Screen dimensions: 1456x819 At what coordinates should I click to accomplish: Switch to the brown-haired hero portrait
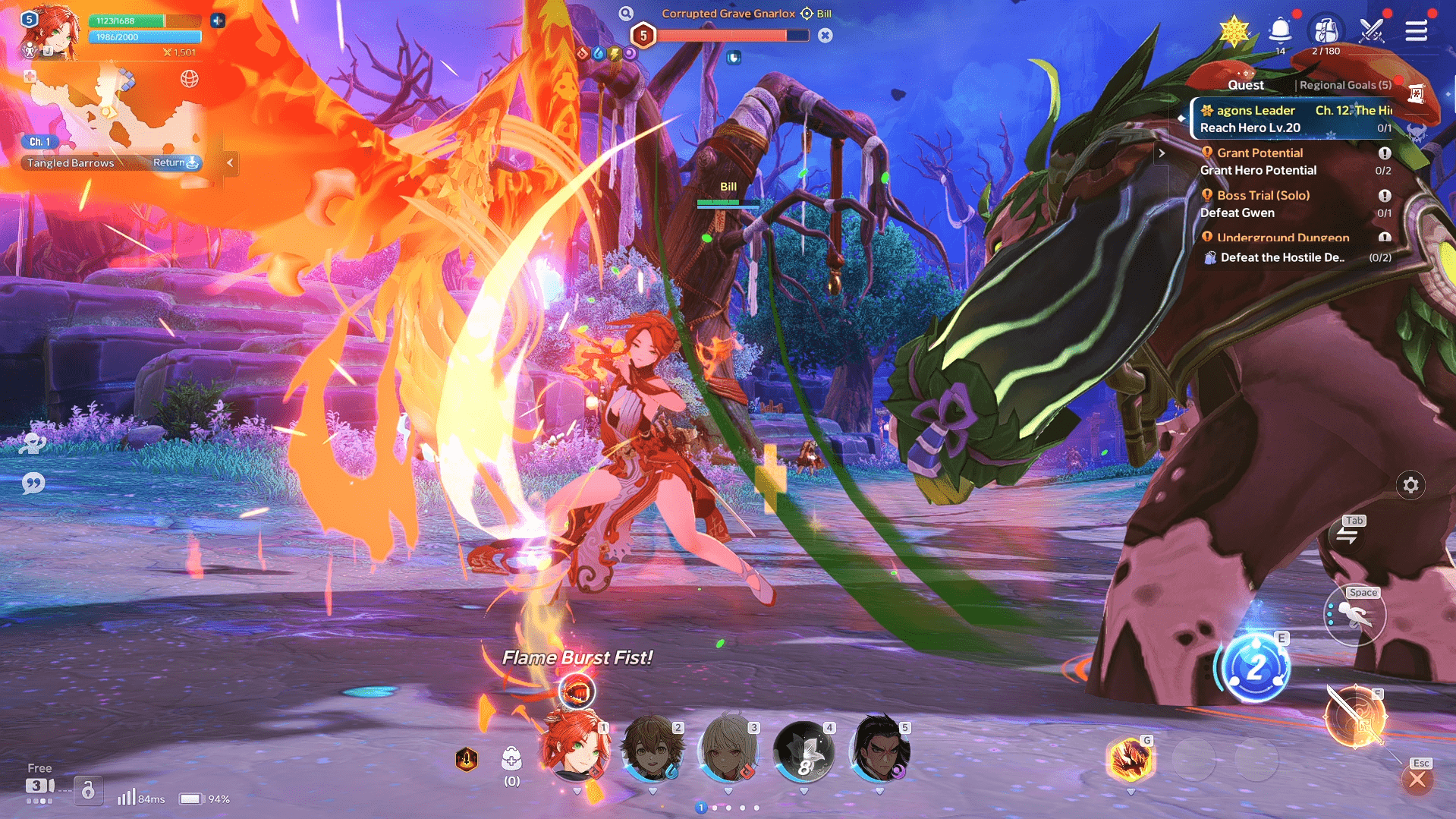click(x=652, y=750)
